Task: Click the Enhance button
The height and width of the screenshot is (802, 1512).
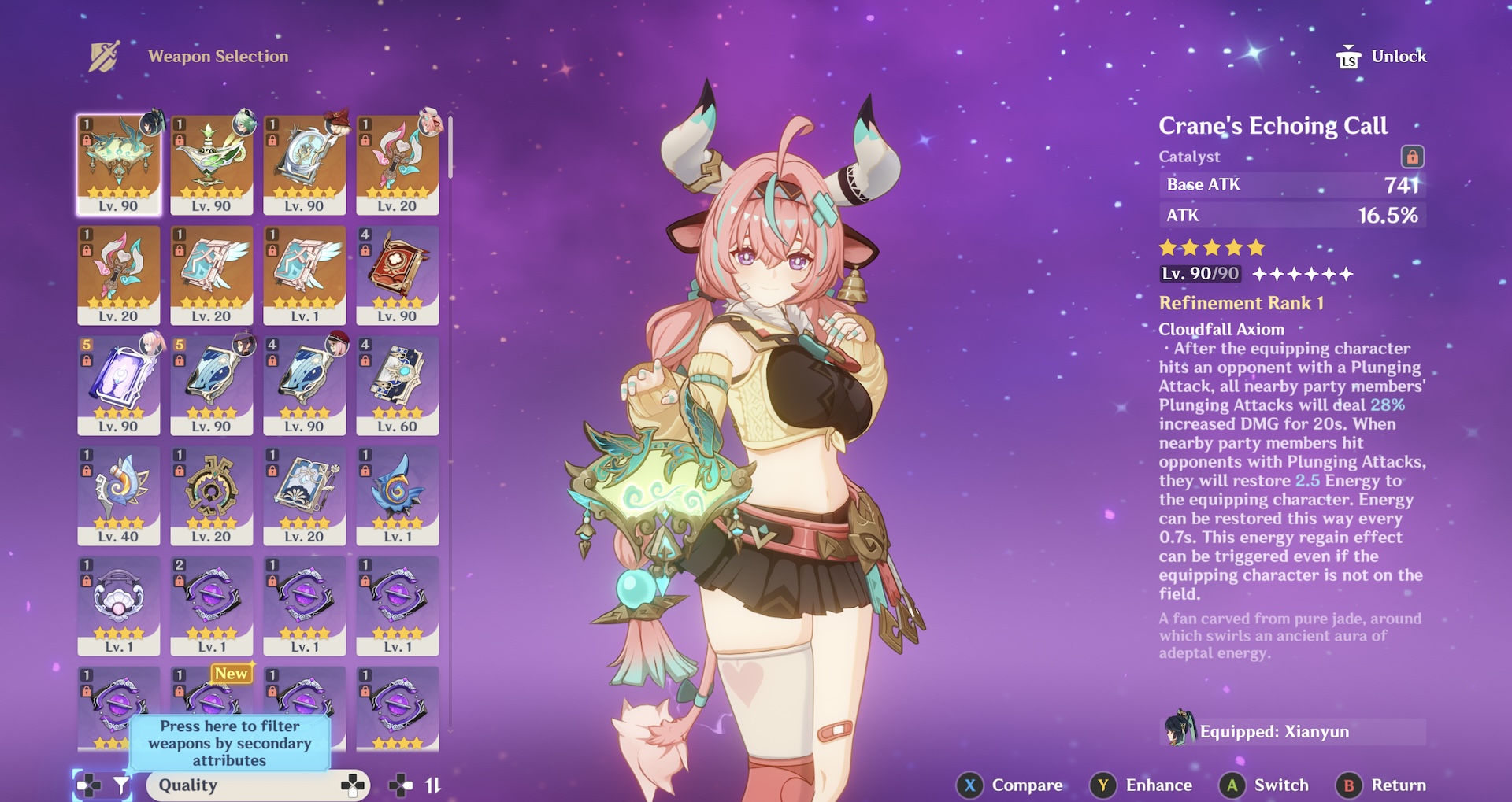Action: [x=1142, y=785]
